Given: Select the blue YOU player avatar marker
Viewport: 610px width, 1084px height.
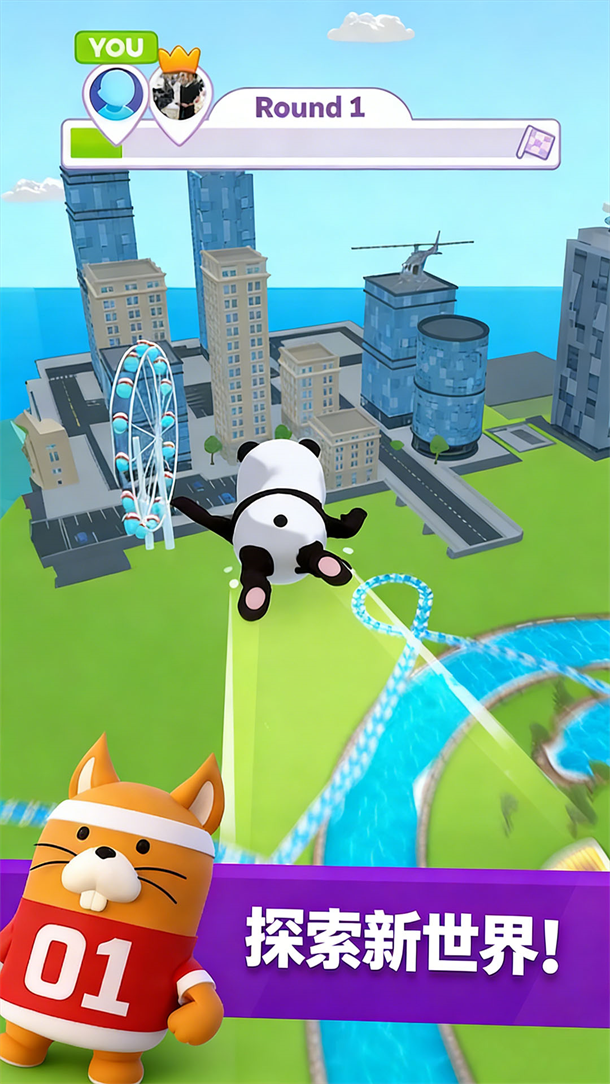Looking at the screenshot, I should (116, 94).
